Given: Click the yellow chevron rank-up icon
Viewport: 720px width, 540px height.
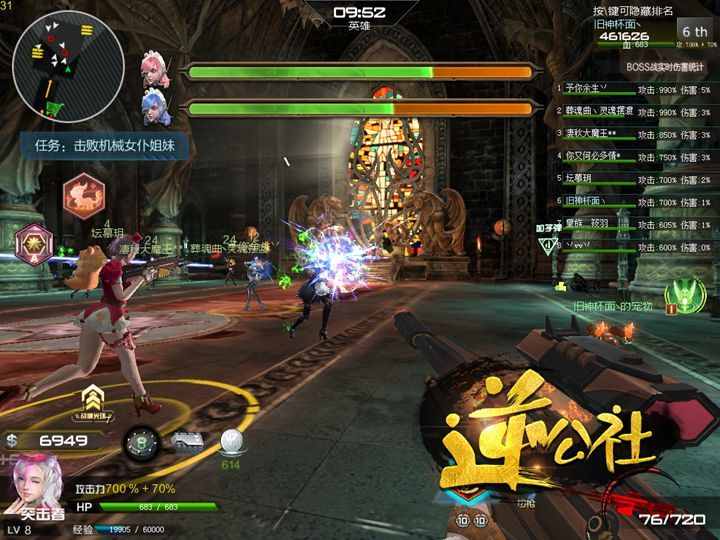Looking at the screenshot, I should (93, 397).
